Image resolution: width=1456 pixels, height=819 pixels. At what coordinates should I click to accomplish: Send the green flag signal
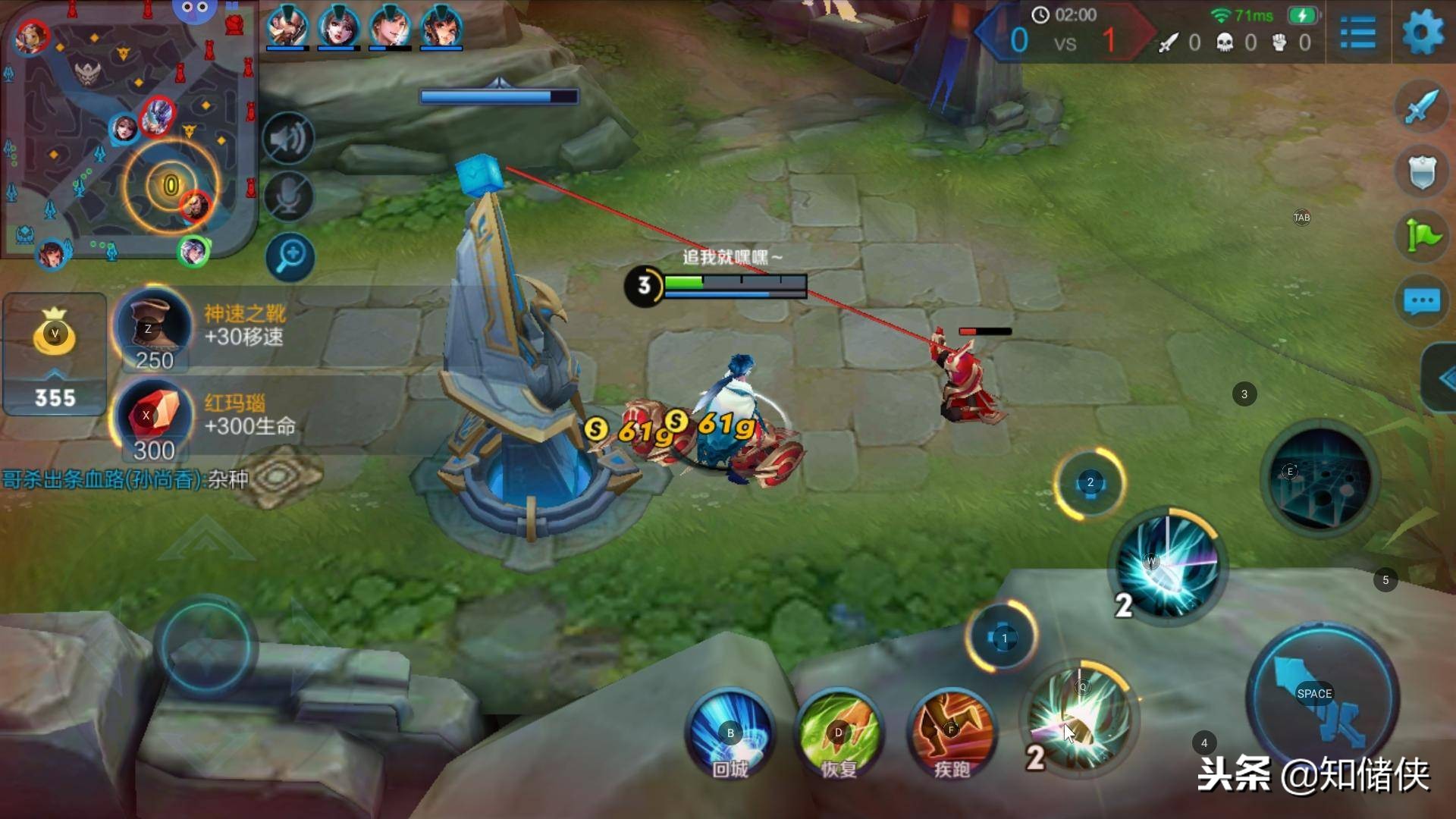click(1421, 237)
